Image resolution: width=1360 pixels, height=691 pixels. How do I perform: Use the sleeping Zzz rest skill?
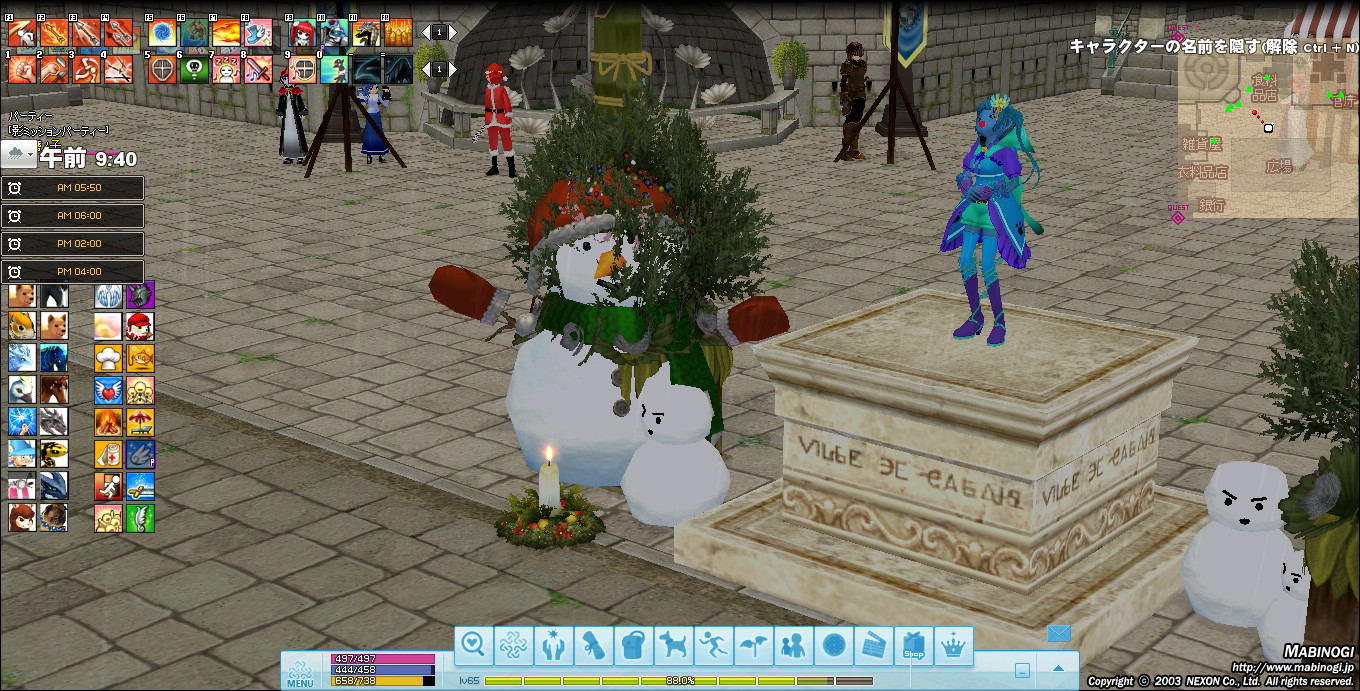tap(226, 70)
